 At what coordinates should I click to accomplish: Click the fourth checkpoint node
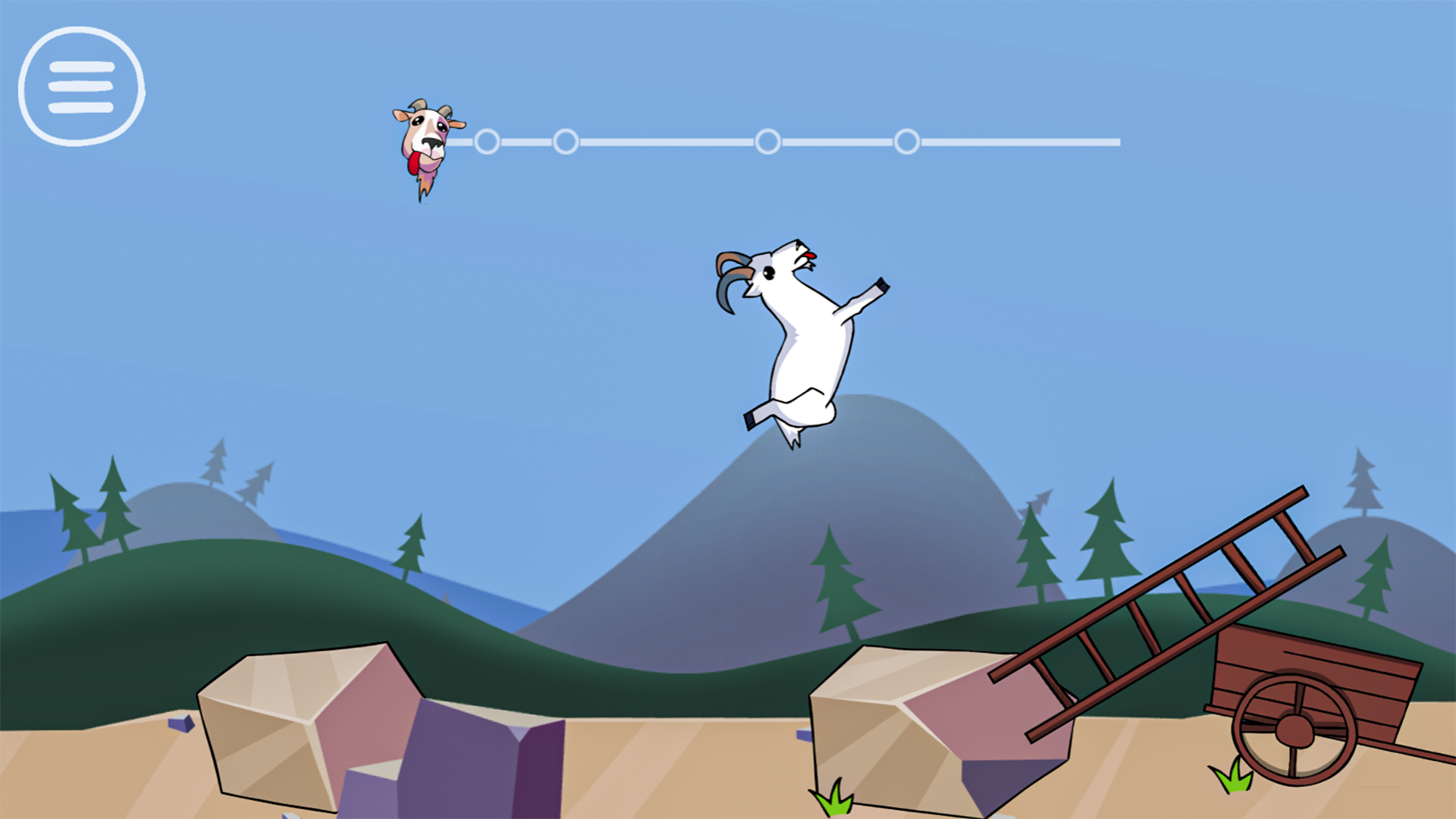[907, 141]
